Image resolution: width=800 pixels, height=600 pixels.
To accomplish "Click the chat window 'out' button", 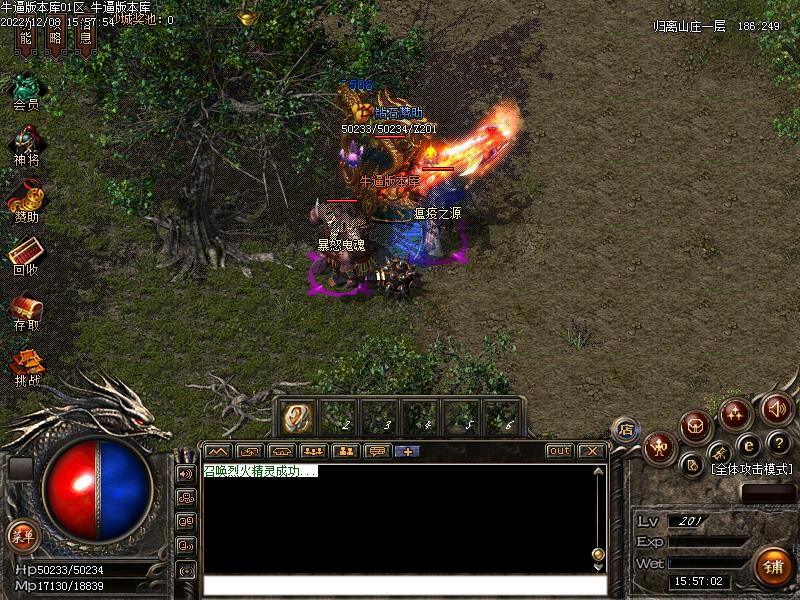I will coord(559,451).
